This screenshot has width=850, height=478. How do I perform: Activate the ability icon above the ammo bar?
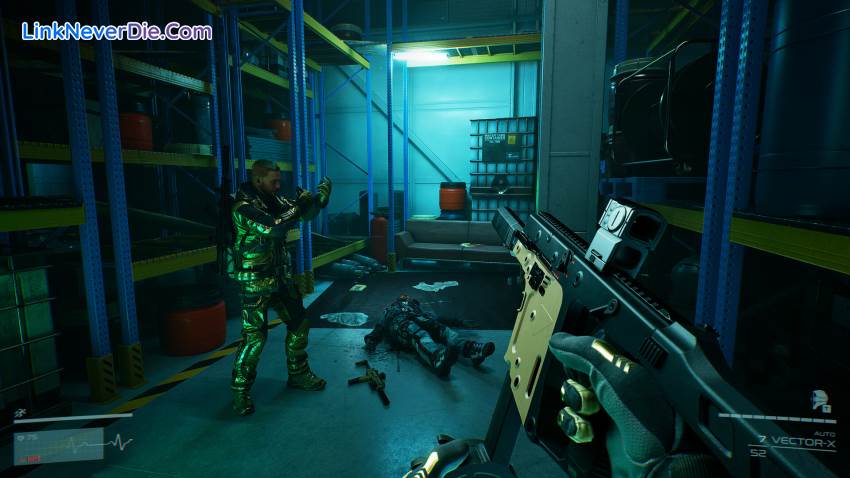pyautogui.click(x=818, y=401)
